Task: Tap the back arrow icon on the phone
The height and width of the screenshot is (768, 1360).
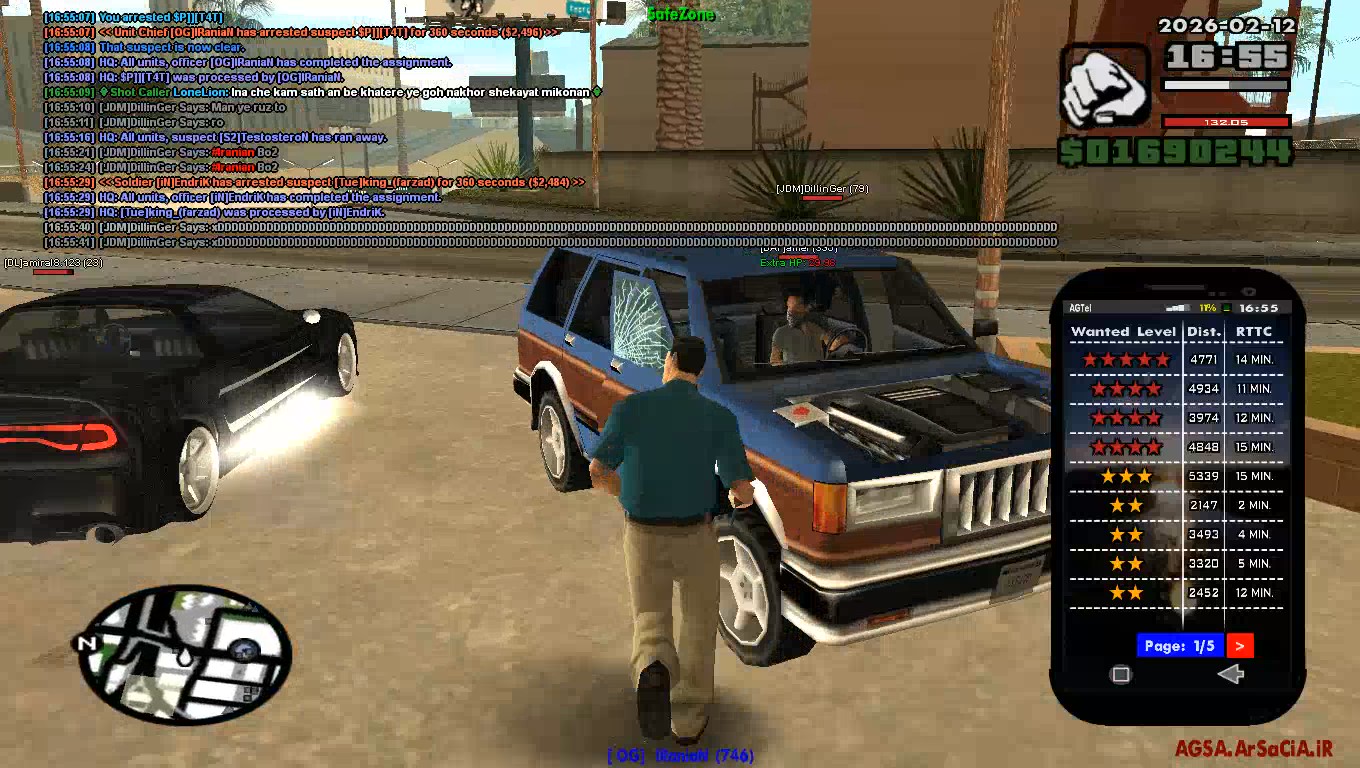Action: tap(1230, 674)
